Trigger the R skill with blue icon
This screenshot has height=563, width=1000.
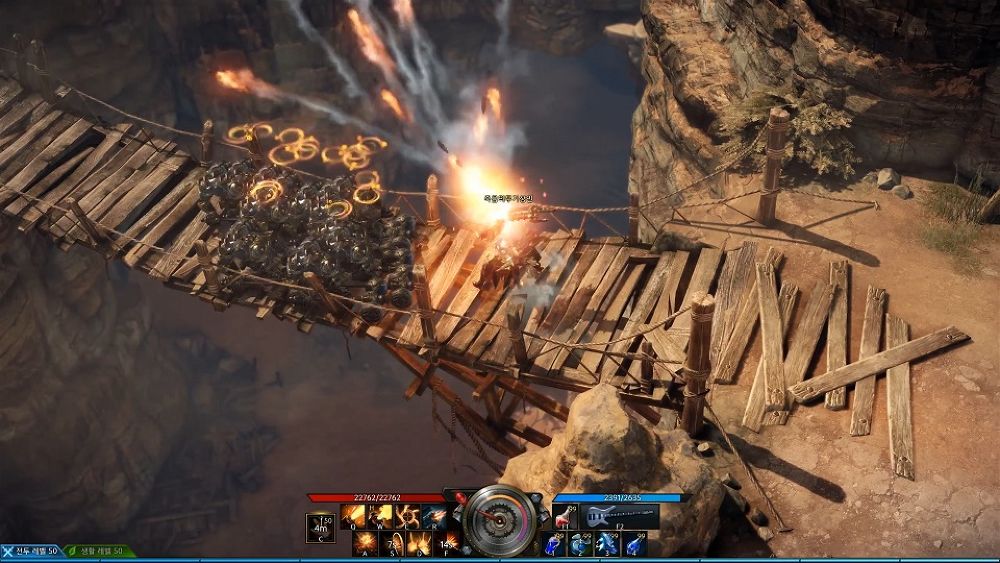point(433,516)
